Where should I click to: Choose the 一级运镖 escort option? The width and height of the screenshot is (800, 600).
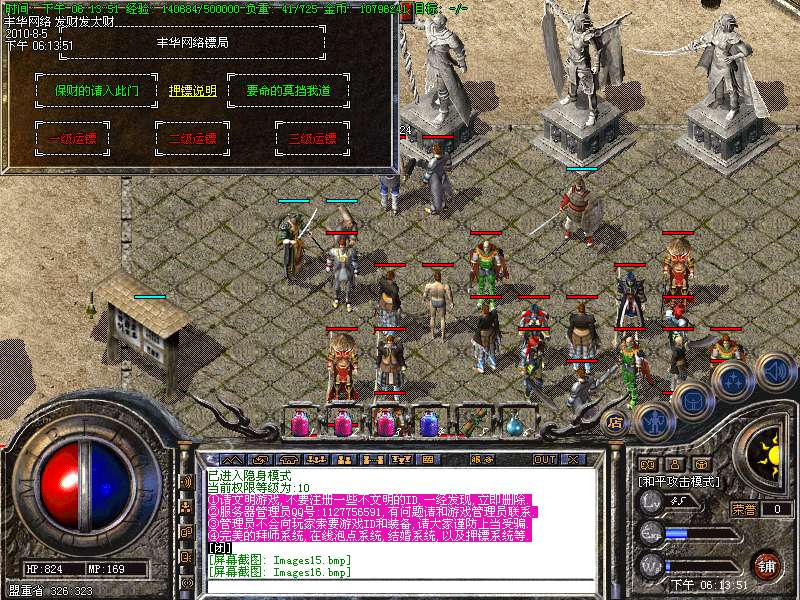[71, 139]
